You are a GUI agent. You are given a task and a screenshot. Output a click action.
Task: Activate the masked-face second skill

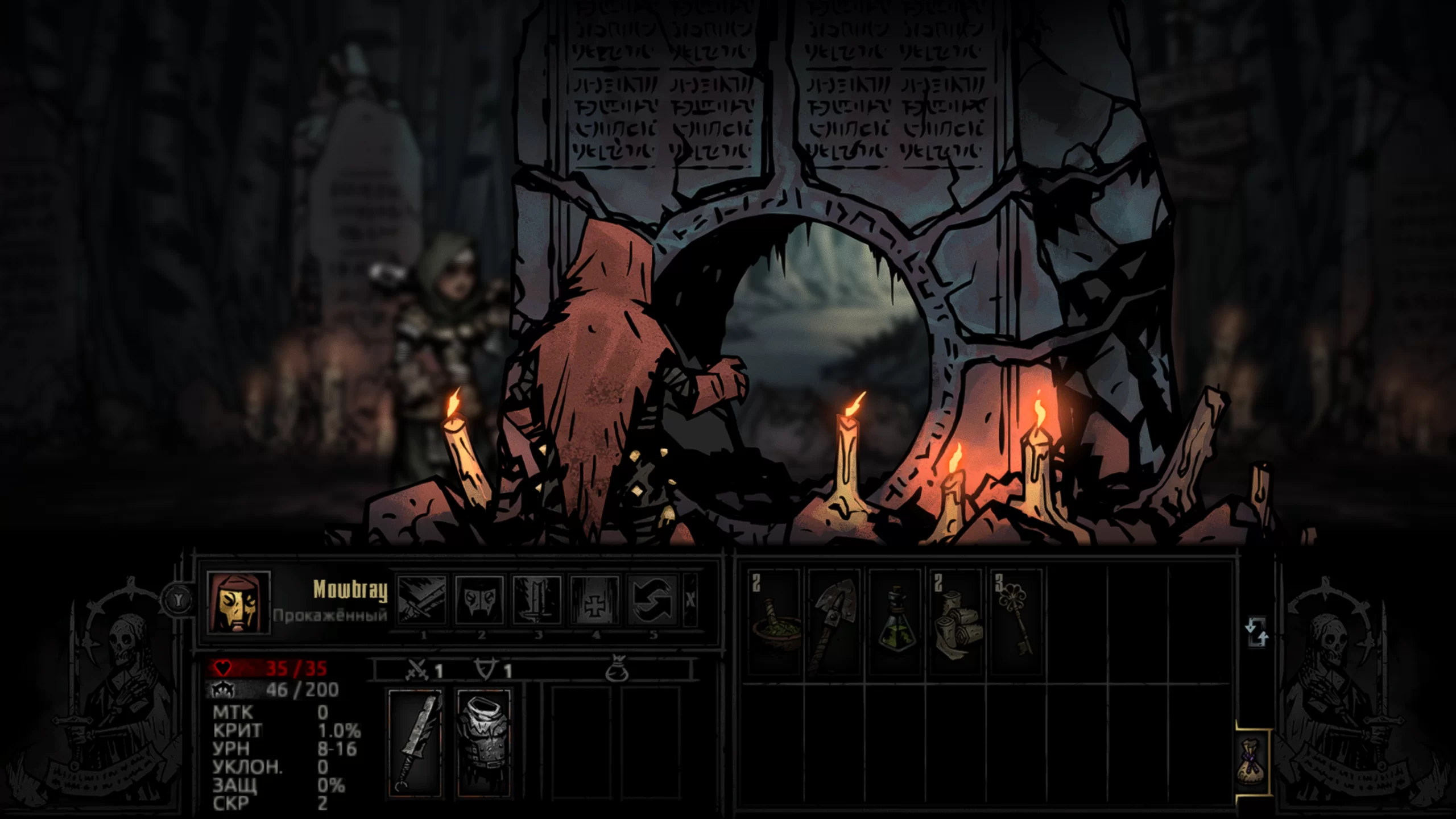pos(479,601)
